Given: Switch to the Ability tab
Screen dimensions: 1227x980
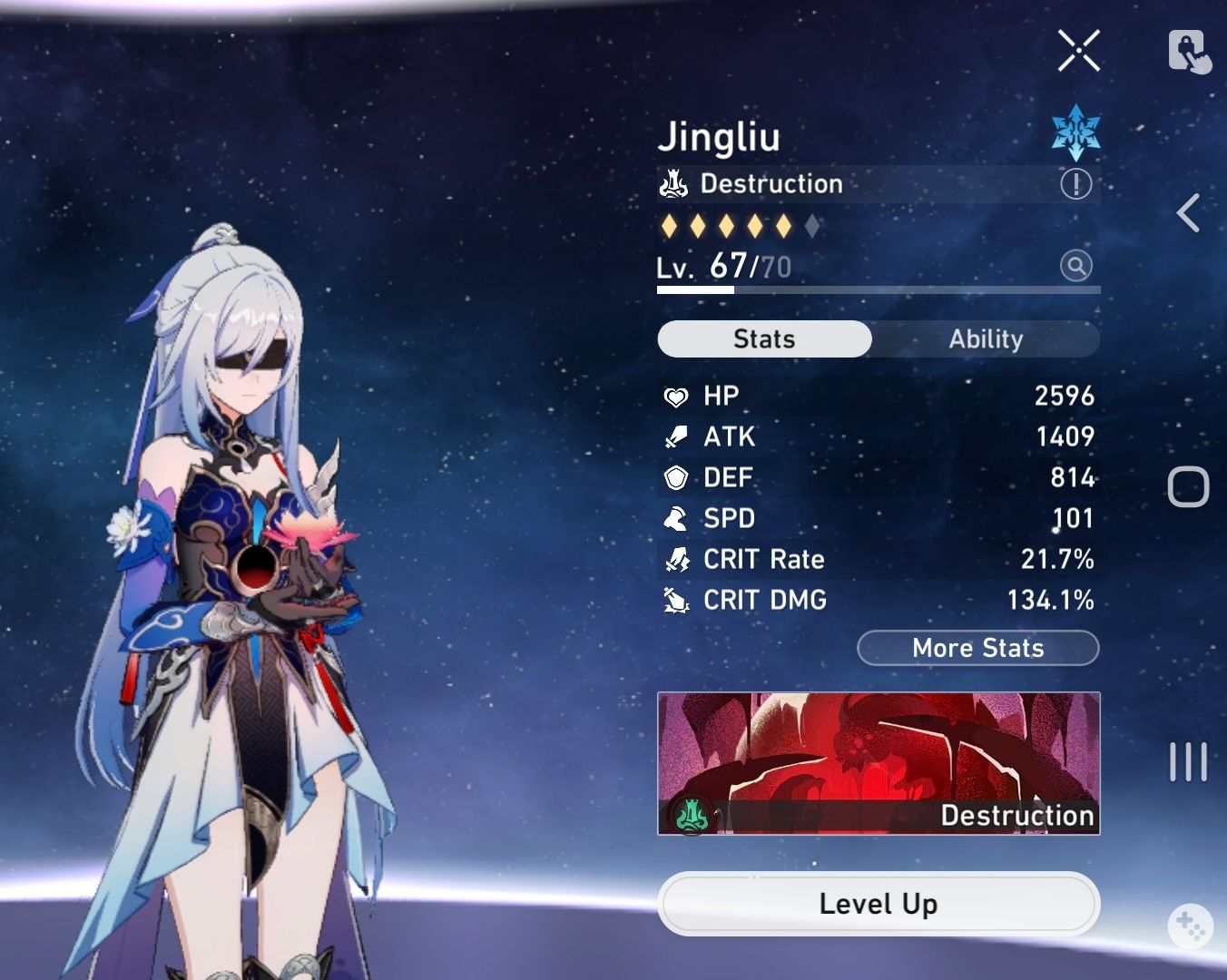Looking at the screenshot, I should tap(987, 339).
